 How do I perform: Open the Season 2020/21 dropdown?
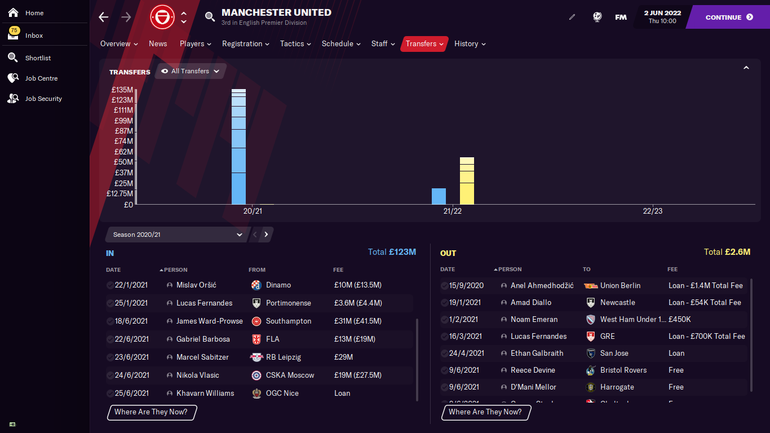coord(175,234)
